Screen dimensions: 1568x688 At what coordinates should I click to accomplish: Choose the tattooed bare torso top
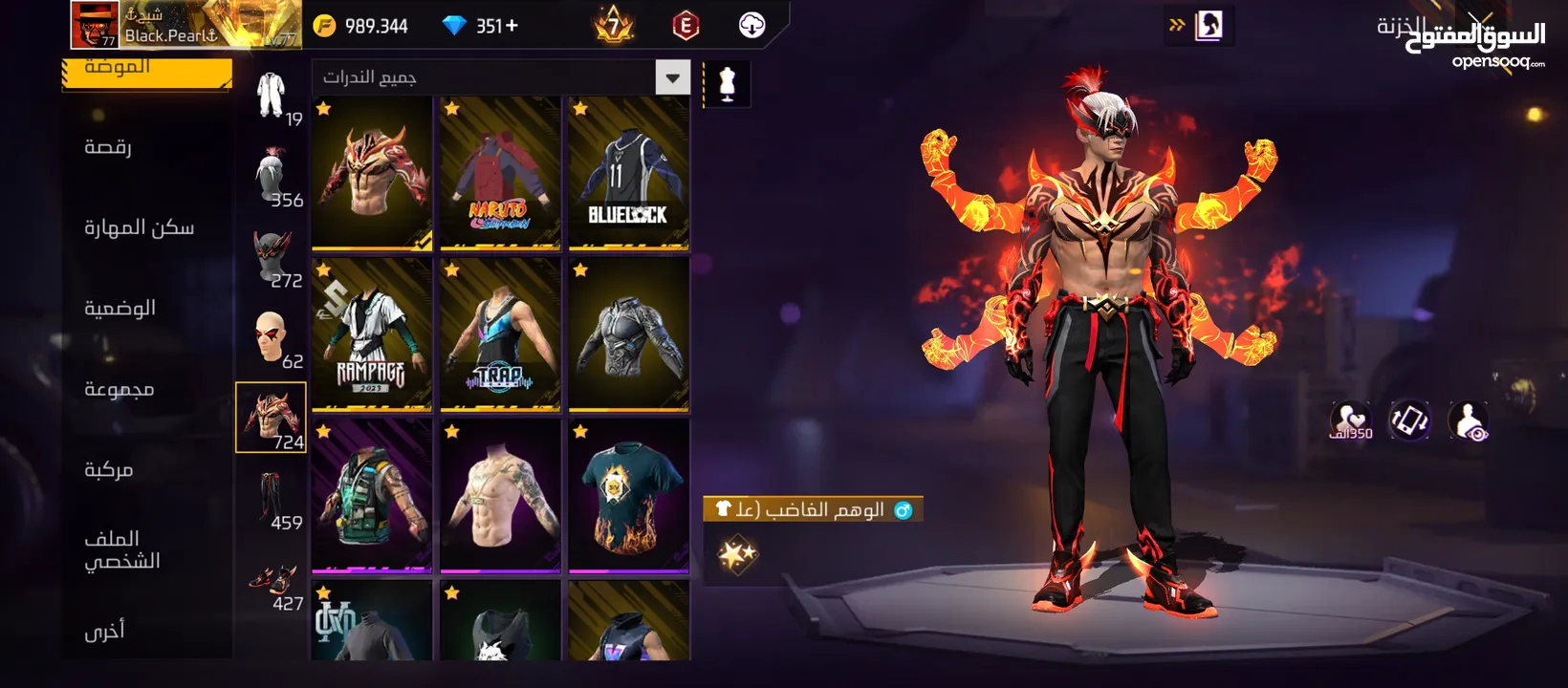[500, 496]
